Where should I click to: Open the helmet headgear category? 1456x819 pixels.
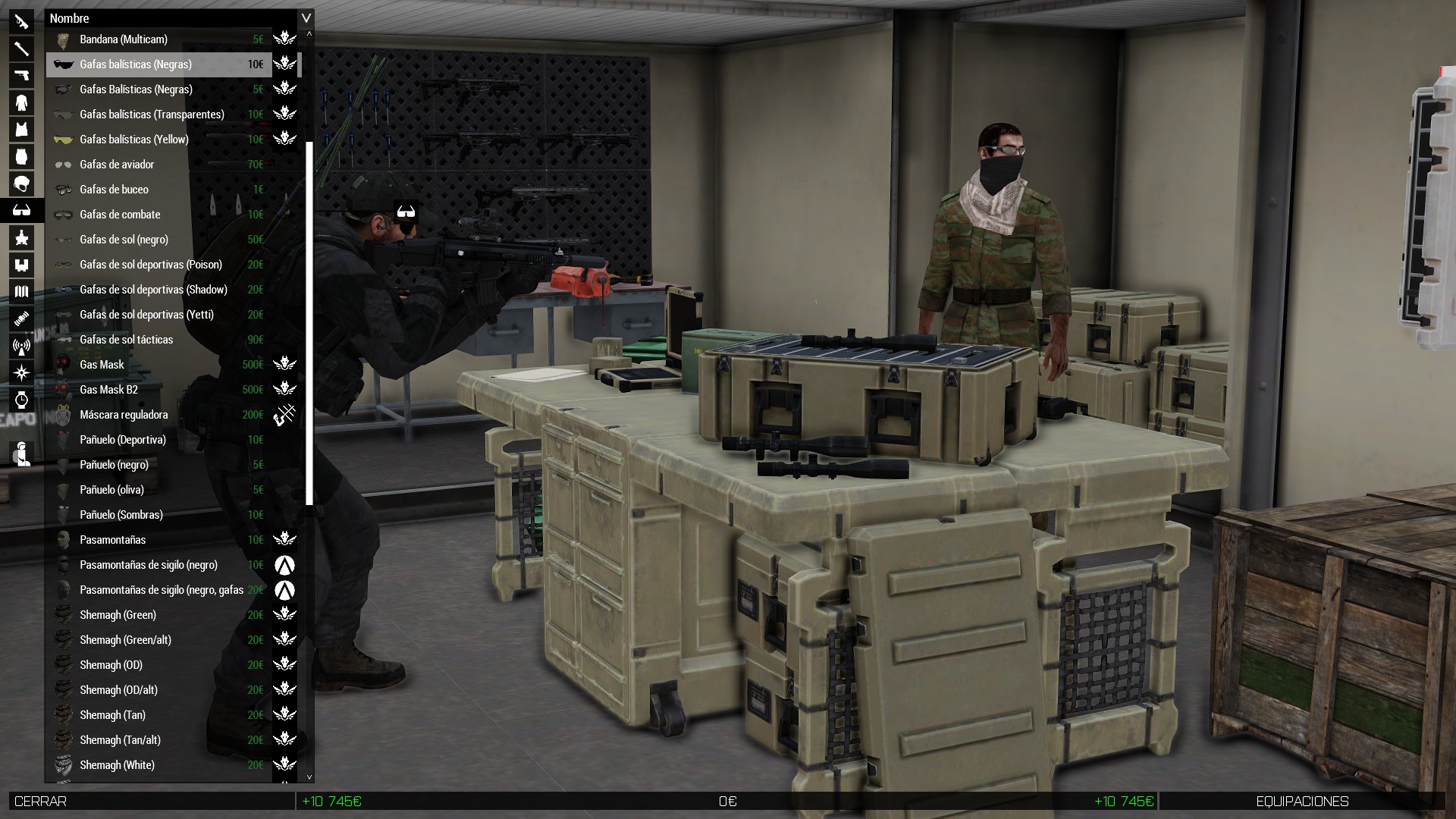coord(21,184)
